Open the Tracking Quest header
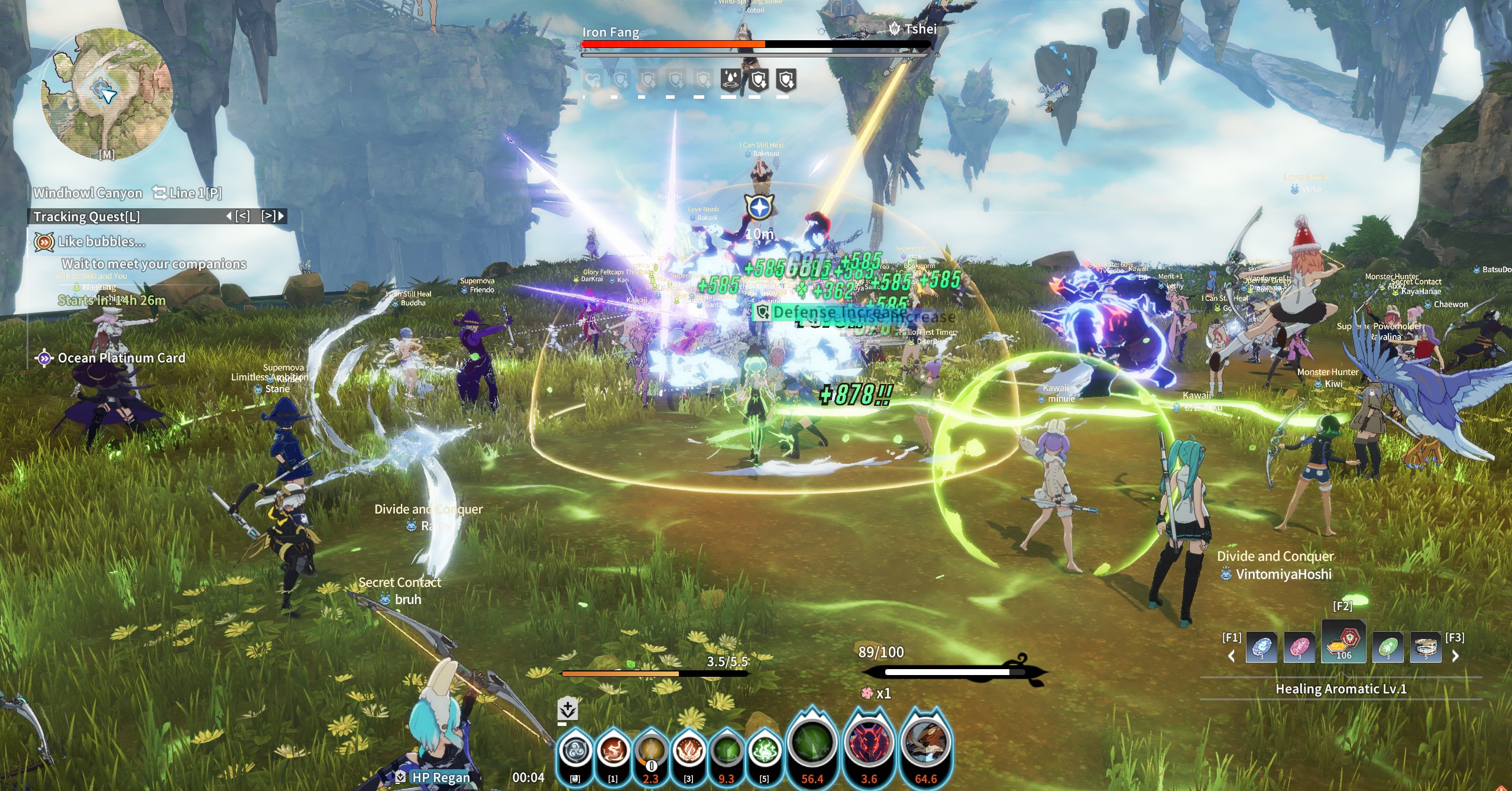This screenshot has width=1512, height=791. coord(87,217)
